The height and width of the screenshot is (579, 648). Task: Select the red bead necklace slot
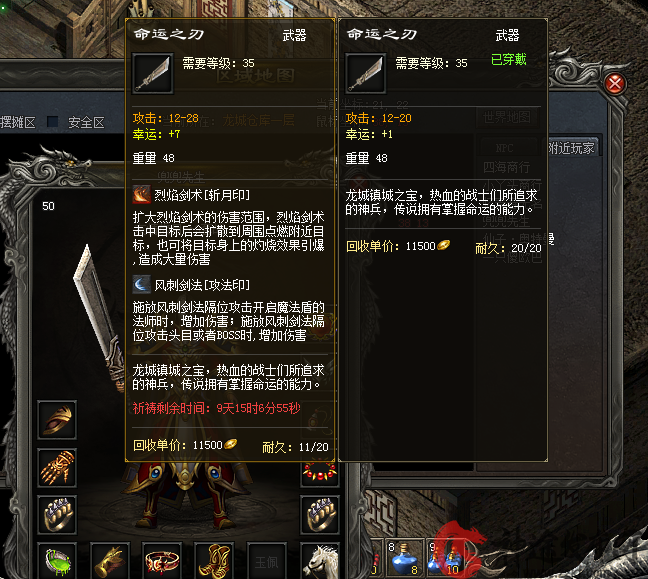[x=318, y=470]
